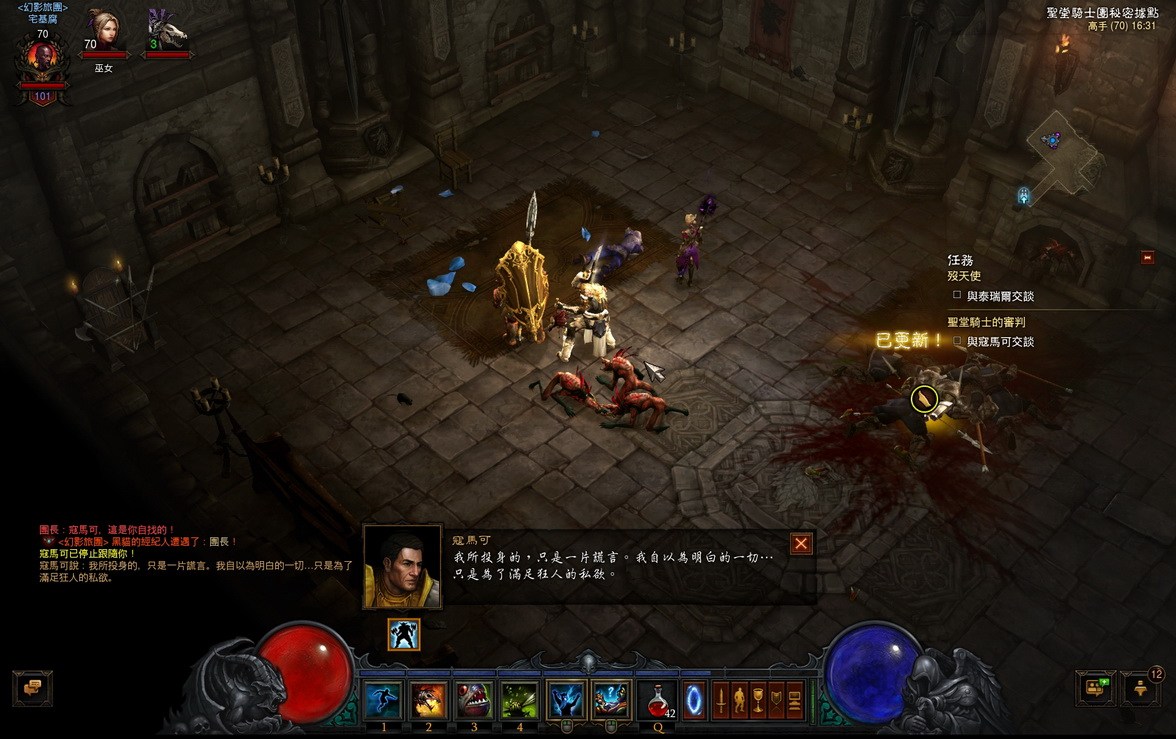Open the notifications button showing 12
Viewport: 1176px width, 739px height.
pyautogui.click(x=1140, y=688)
